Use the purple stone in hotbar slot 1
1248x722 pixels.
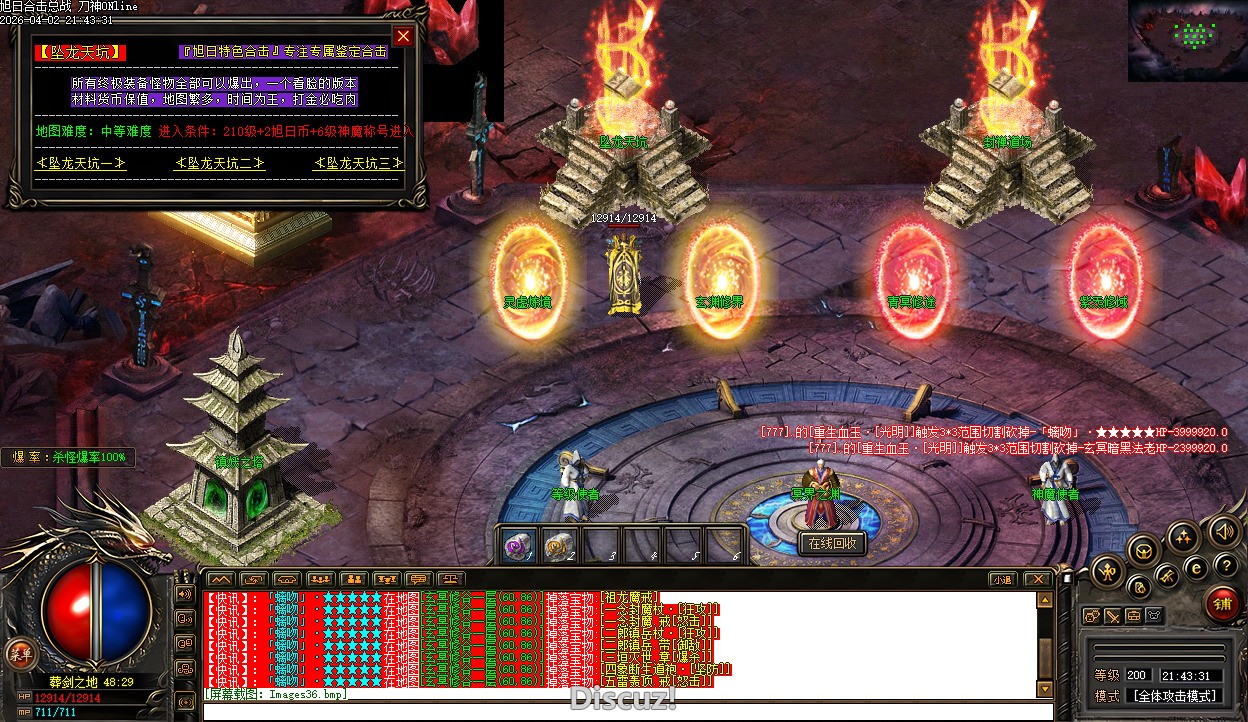pos(517,547)
